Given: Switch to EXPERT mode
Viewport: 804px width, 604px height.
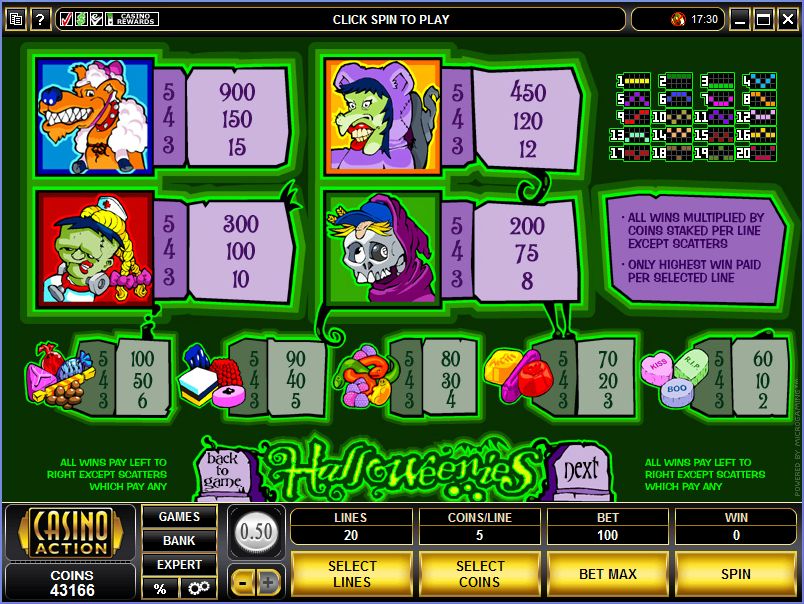Looking at the screenshot, I should [179, 565].
